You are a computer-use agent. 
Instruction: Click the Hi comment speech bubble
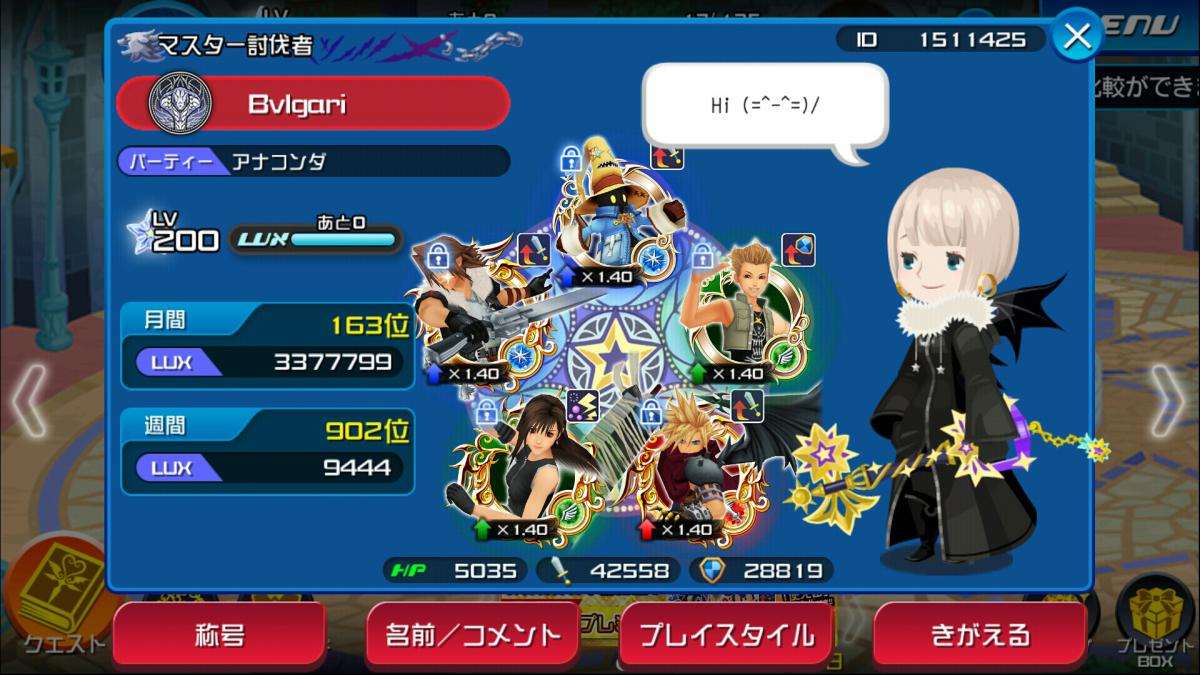pyautogui.click(x=765, y=106)
